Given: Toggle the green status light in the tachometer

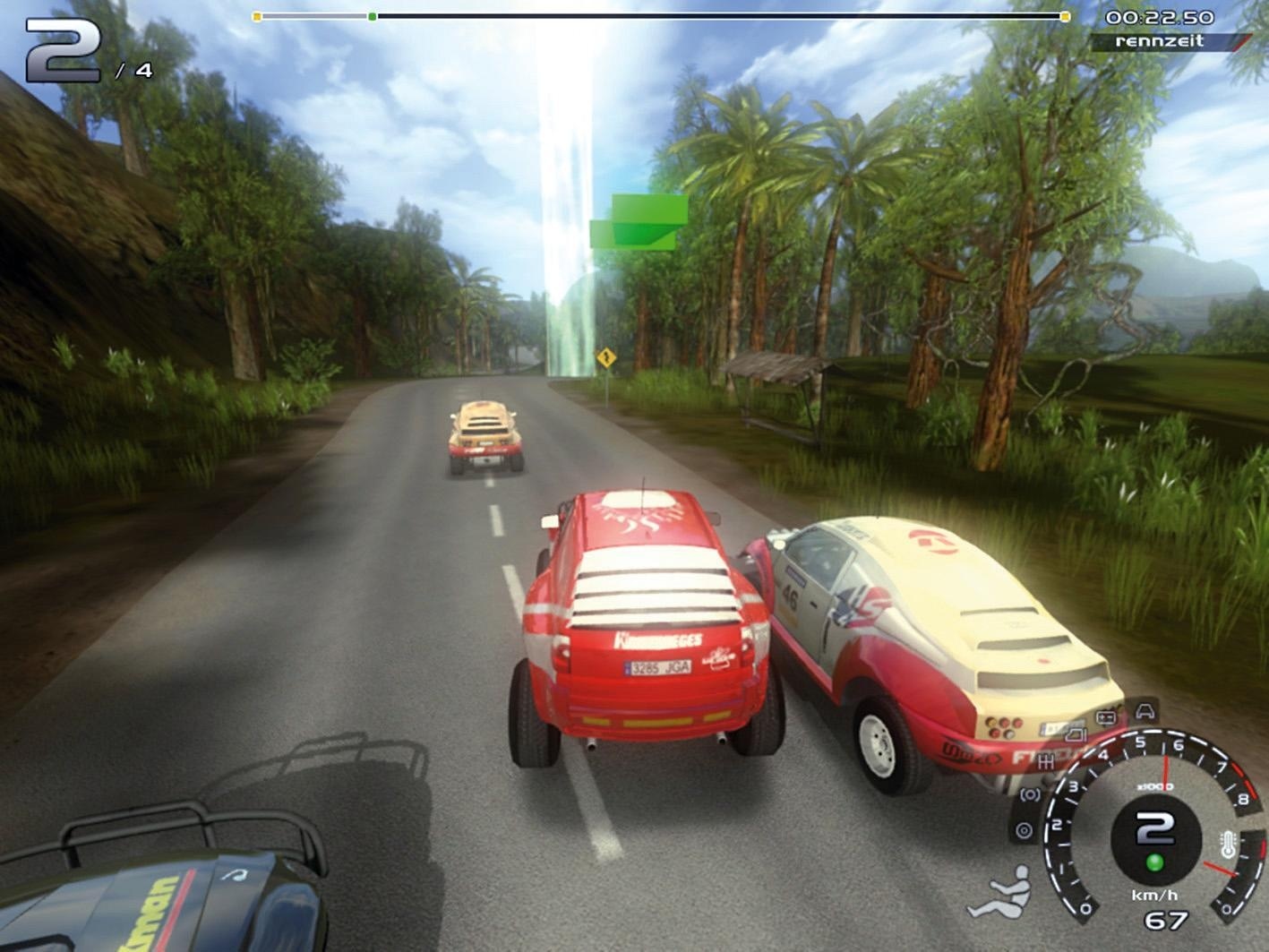Looking at the screenshot, I should [x=1155, y=862].
